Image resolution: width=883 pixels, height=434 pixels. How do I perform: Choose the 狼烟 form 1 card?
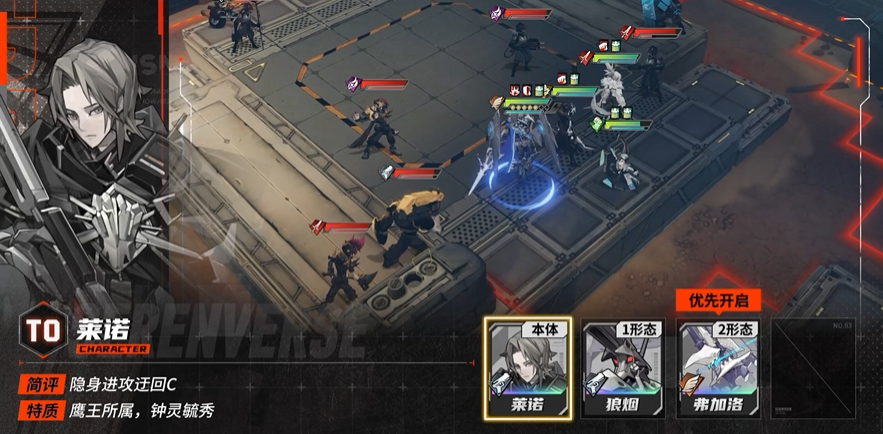tap(623, 367)
